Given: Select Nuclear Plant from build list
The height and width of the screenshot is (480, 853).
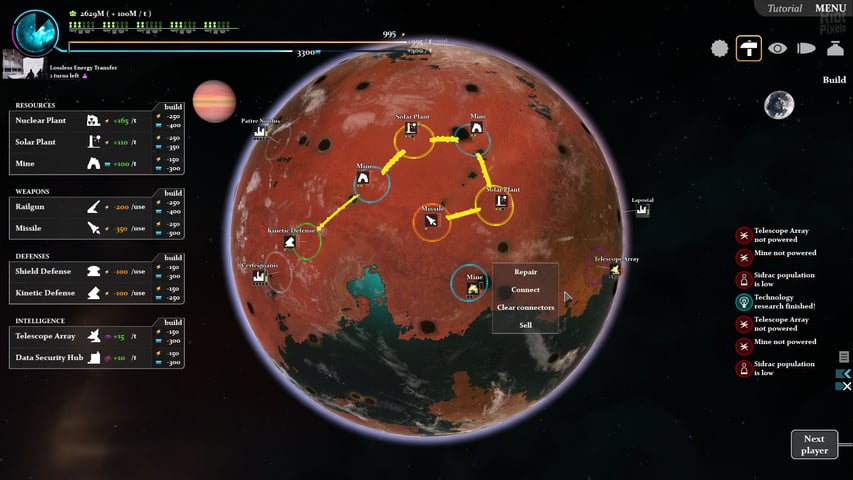Looking at the screenshot, I should coord(55,120).
